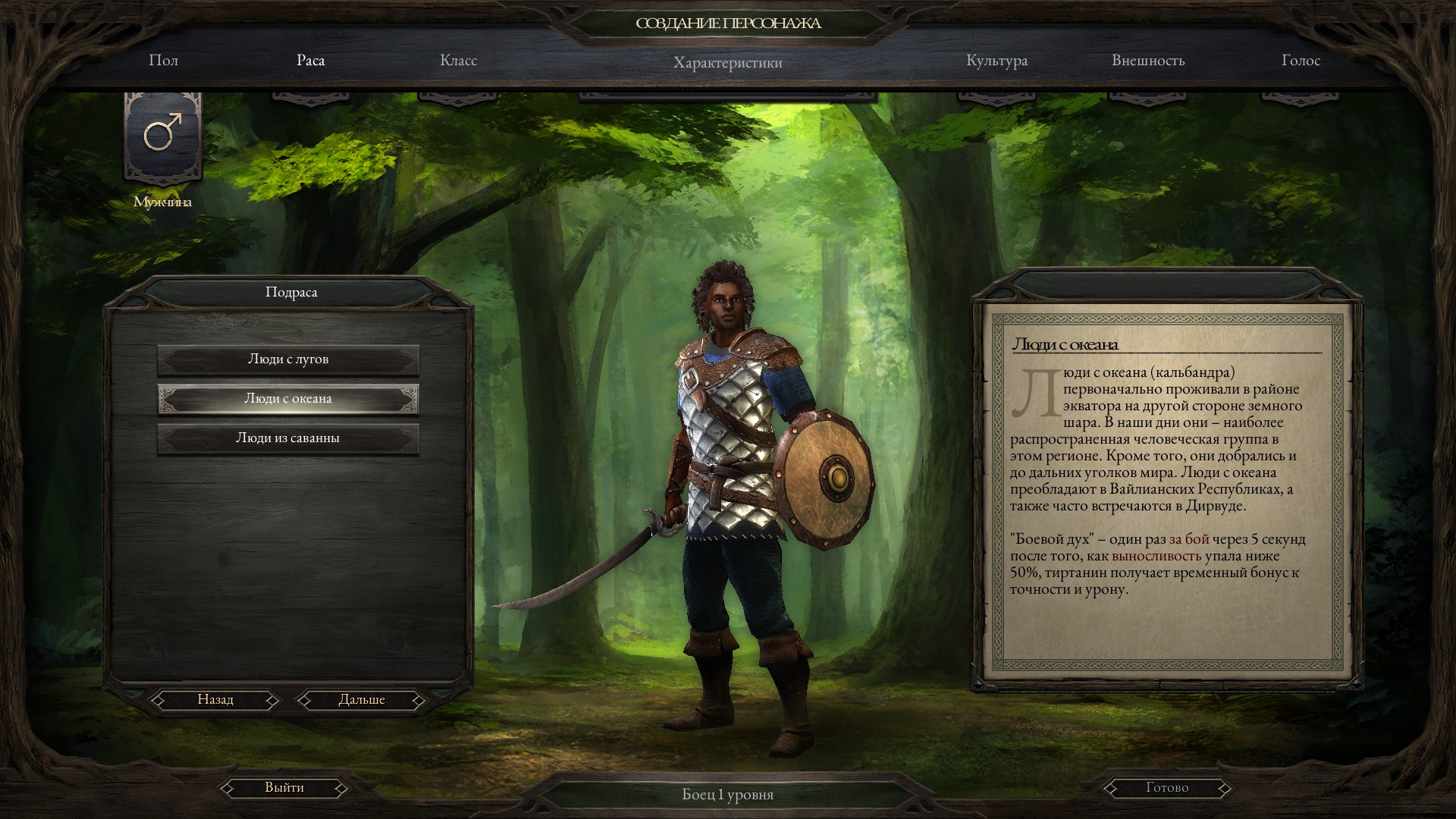Choose the Люди с лугов subrace
This screenshot has width=1456, height=819.
(288, 359)
